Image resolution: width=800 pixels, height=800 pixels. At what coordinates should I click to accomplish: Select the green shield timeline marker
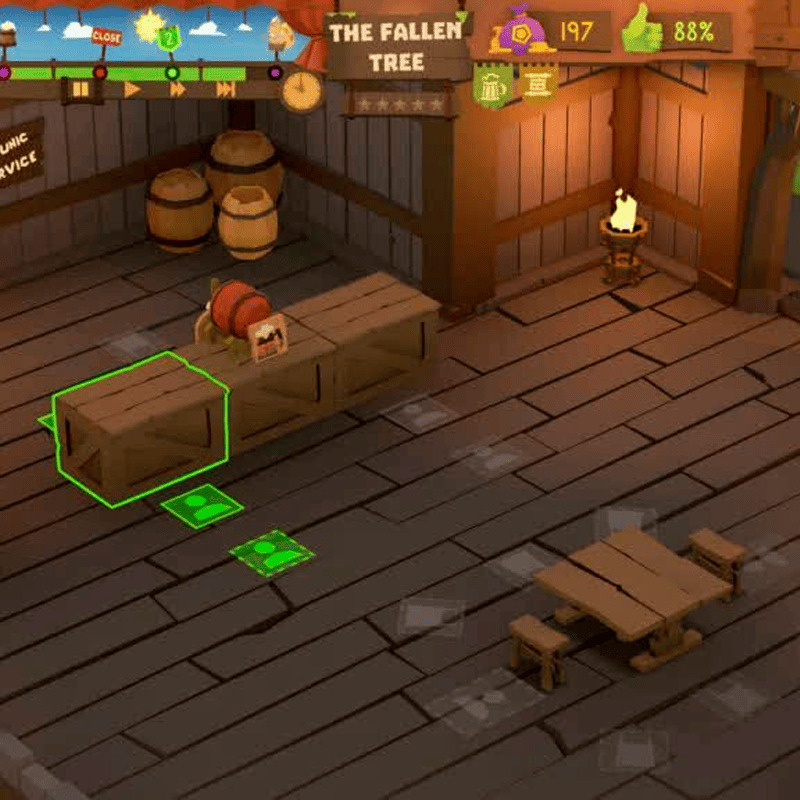pos(170,39)
